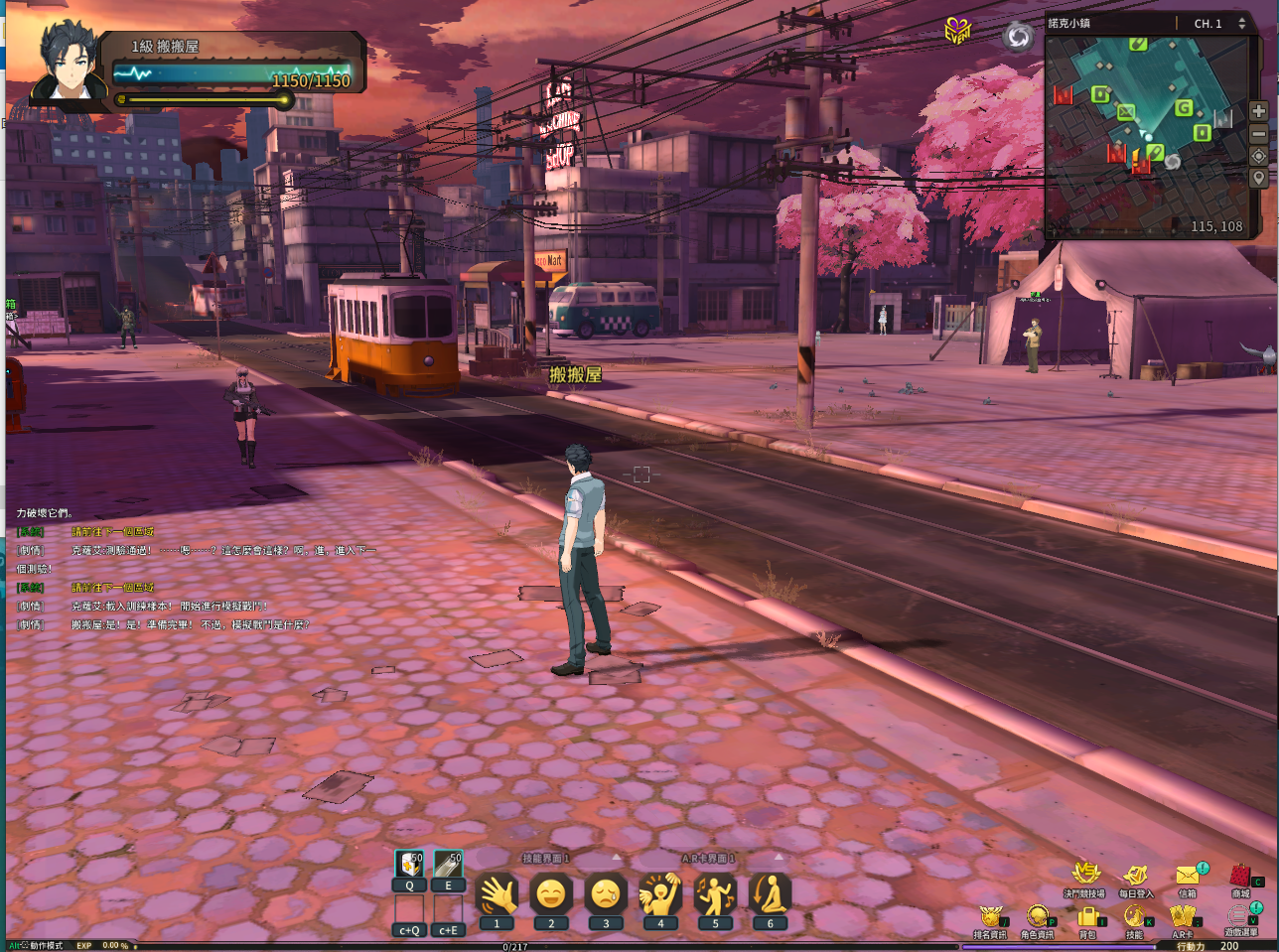Image resolution: width=1279 pixels, height=952 pixels.
Task: Use the dancing figure emote
Action: pos(715,895)
